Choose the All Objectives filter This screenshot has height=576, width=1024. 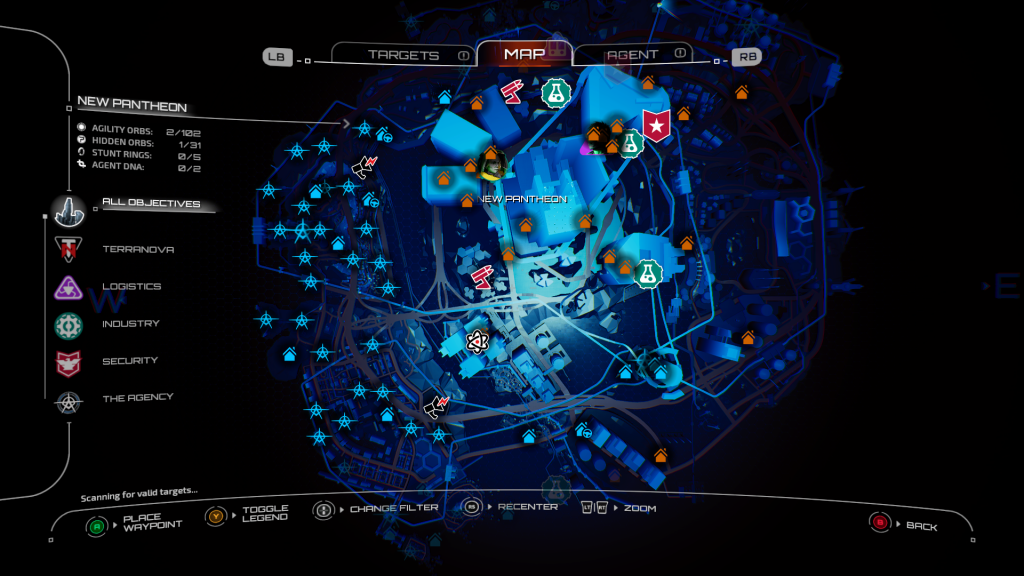pyautogui.click(x=150, y=204)
